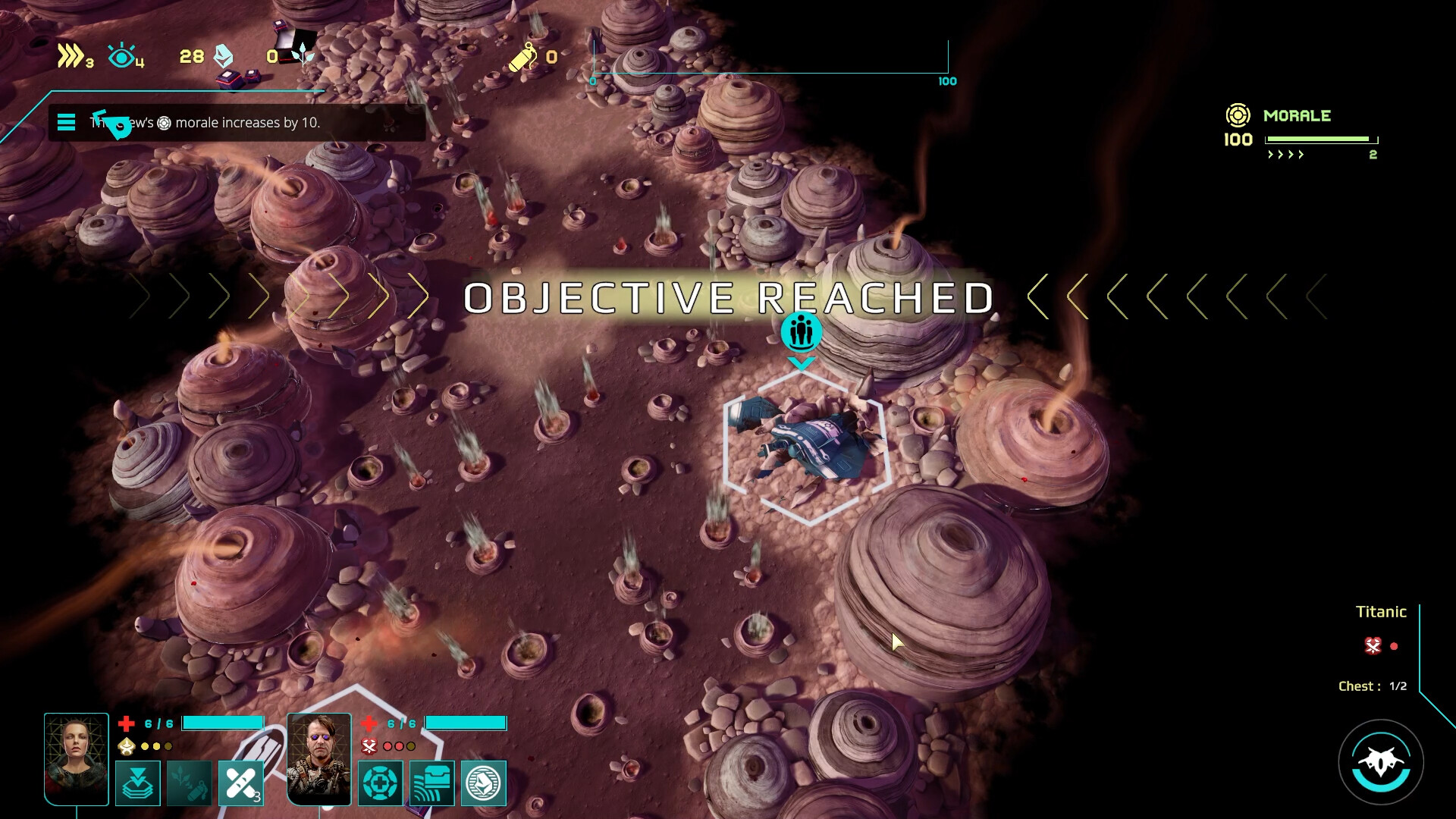Toggle the crew marker above the rover
1456x819 pixels.
click(x=802, y=332)
